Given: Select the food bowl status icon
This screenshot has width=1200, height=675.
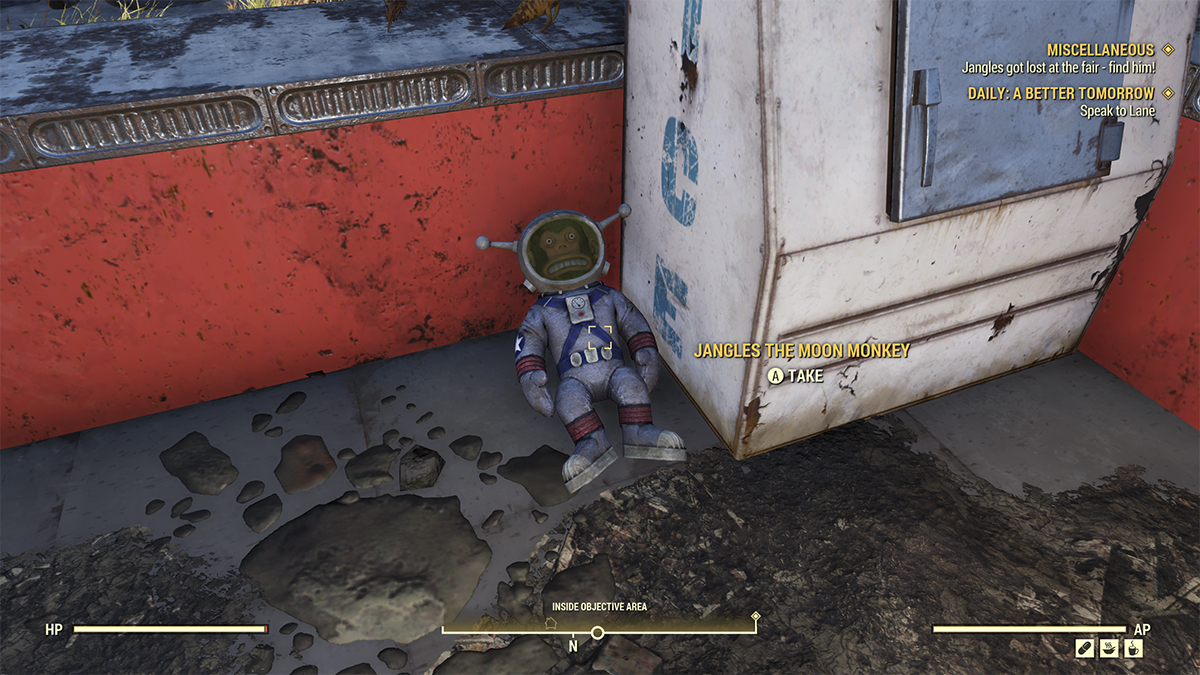Looking at the screenshot, I should (1109, 648).
